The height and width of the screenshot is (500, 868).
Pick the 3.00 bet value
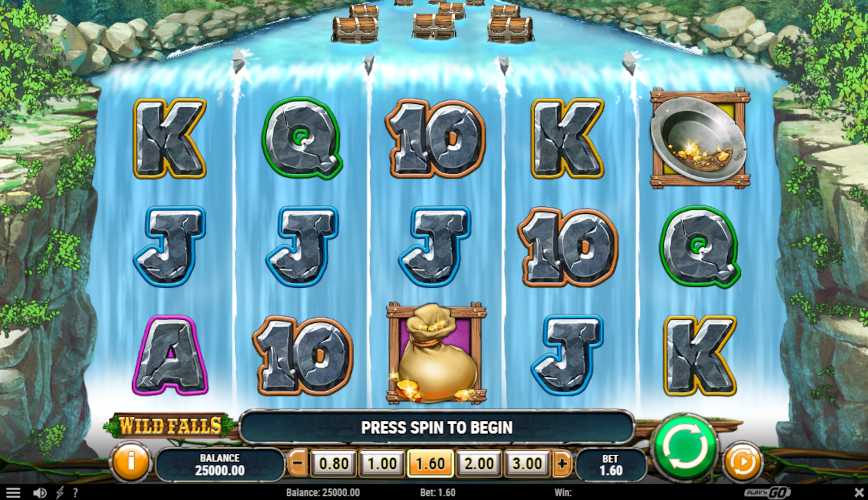(527, 464)
